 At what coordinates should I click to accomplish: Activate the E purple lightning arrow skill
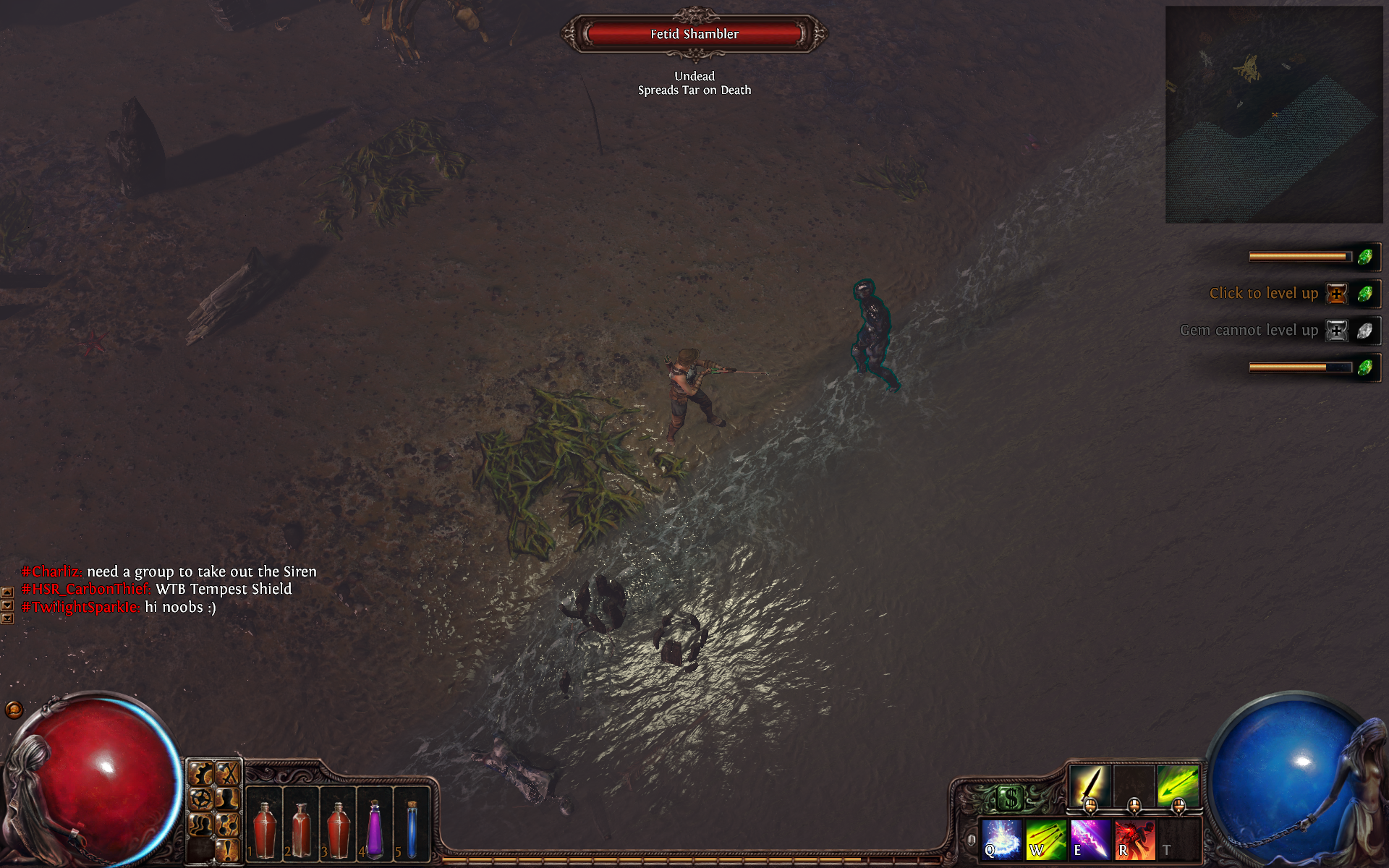[x=1089, y=839]
